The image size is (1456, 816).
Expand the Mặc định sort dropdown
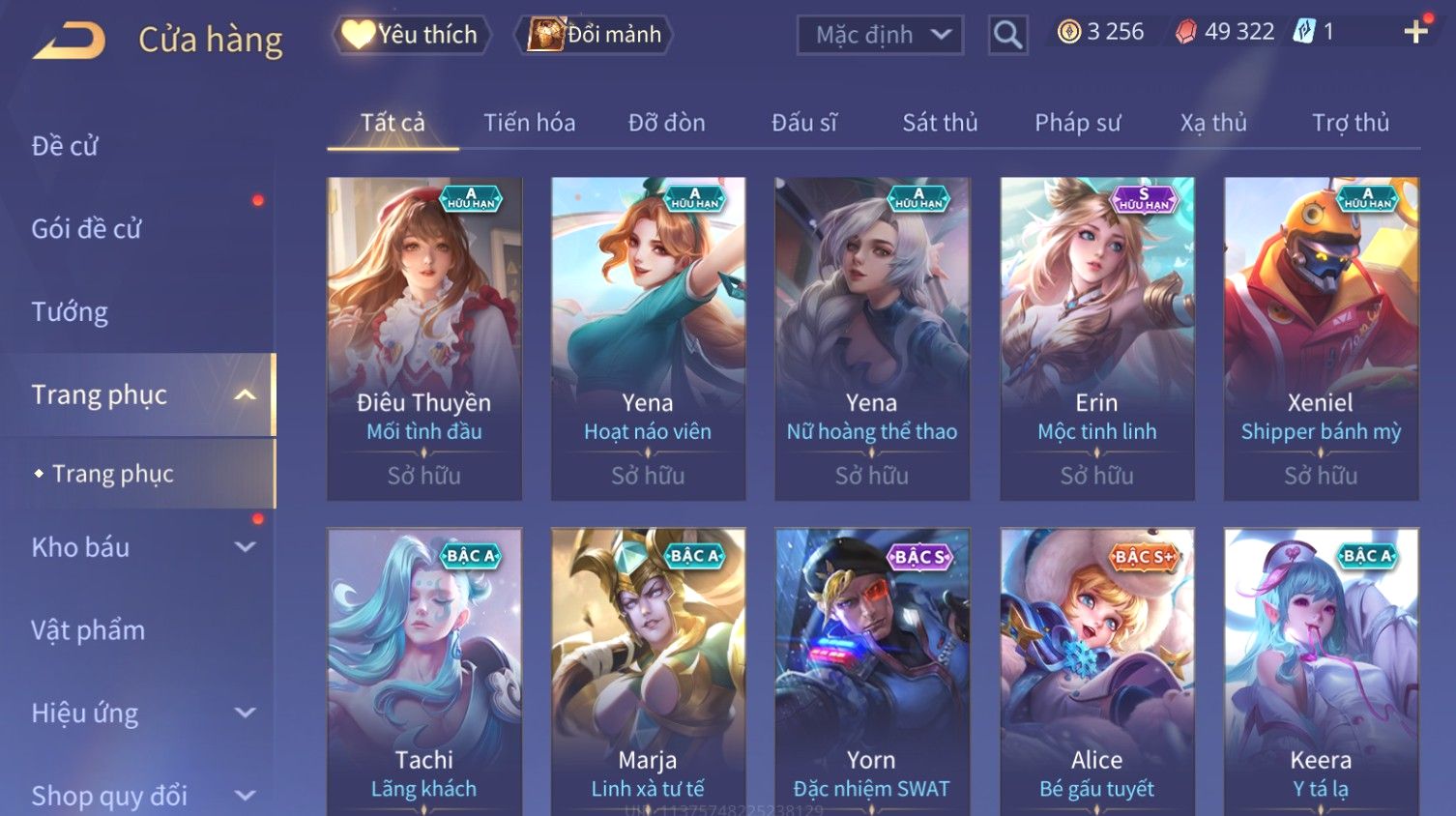click(880, 36)
